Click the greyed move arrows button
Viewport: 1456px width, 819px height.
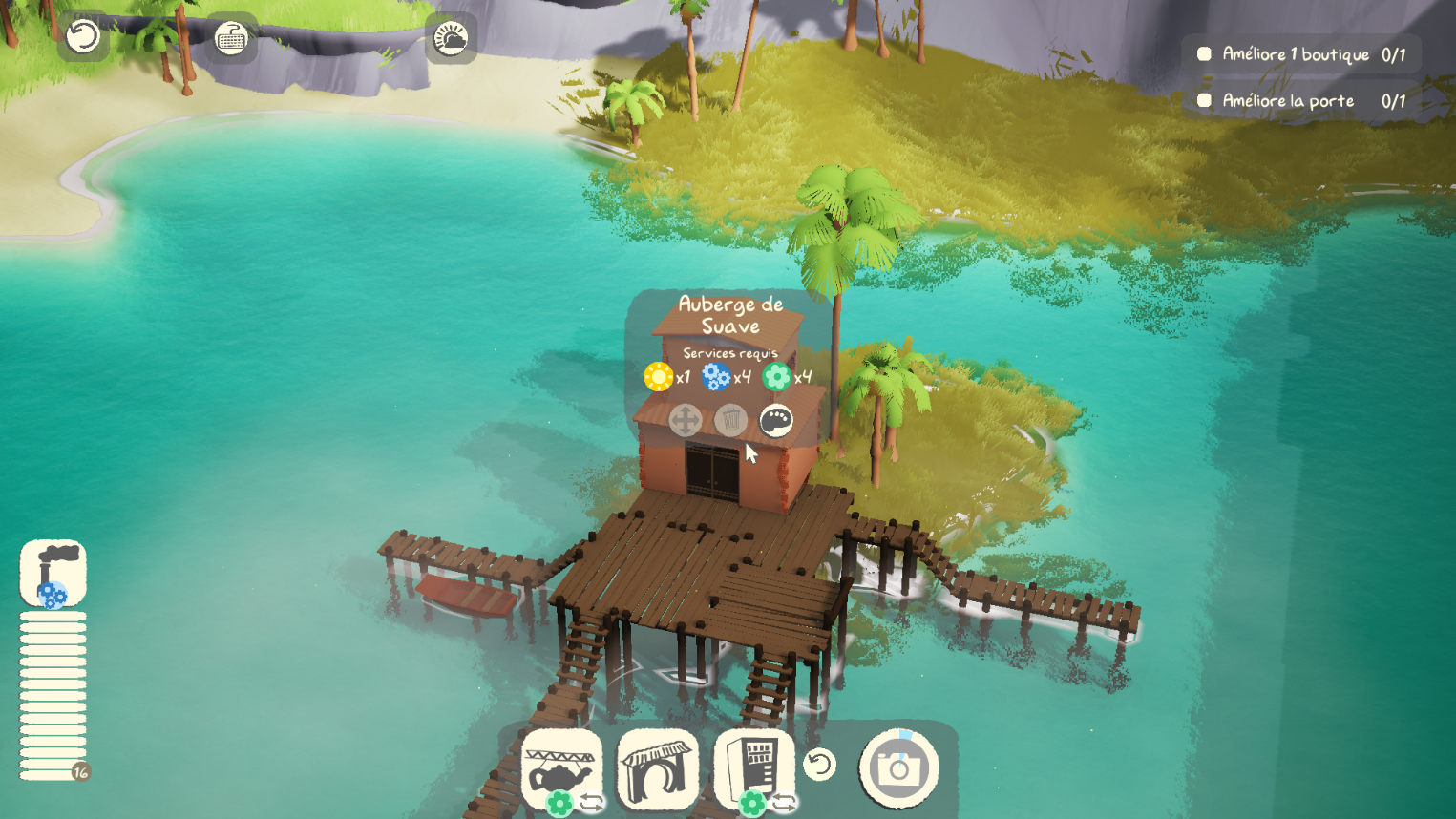coord(685,420)
